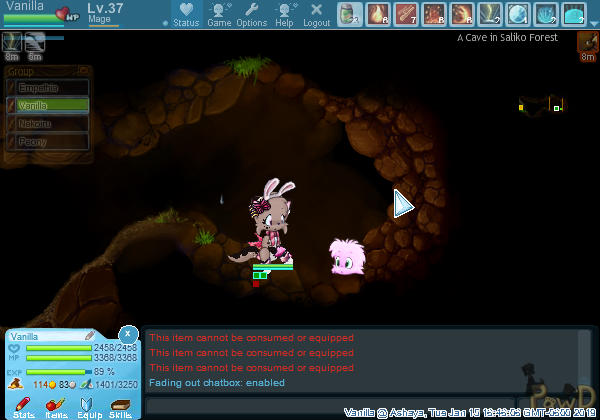Log out using the Logout button
This screenshot has height=420, width=600.
tap(316, 14)
